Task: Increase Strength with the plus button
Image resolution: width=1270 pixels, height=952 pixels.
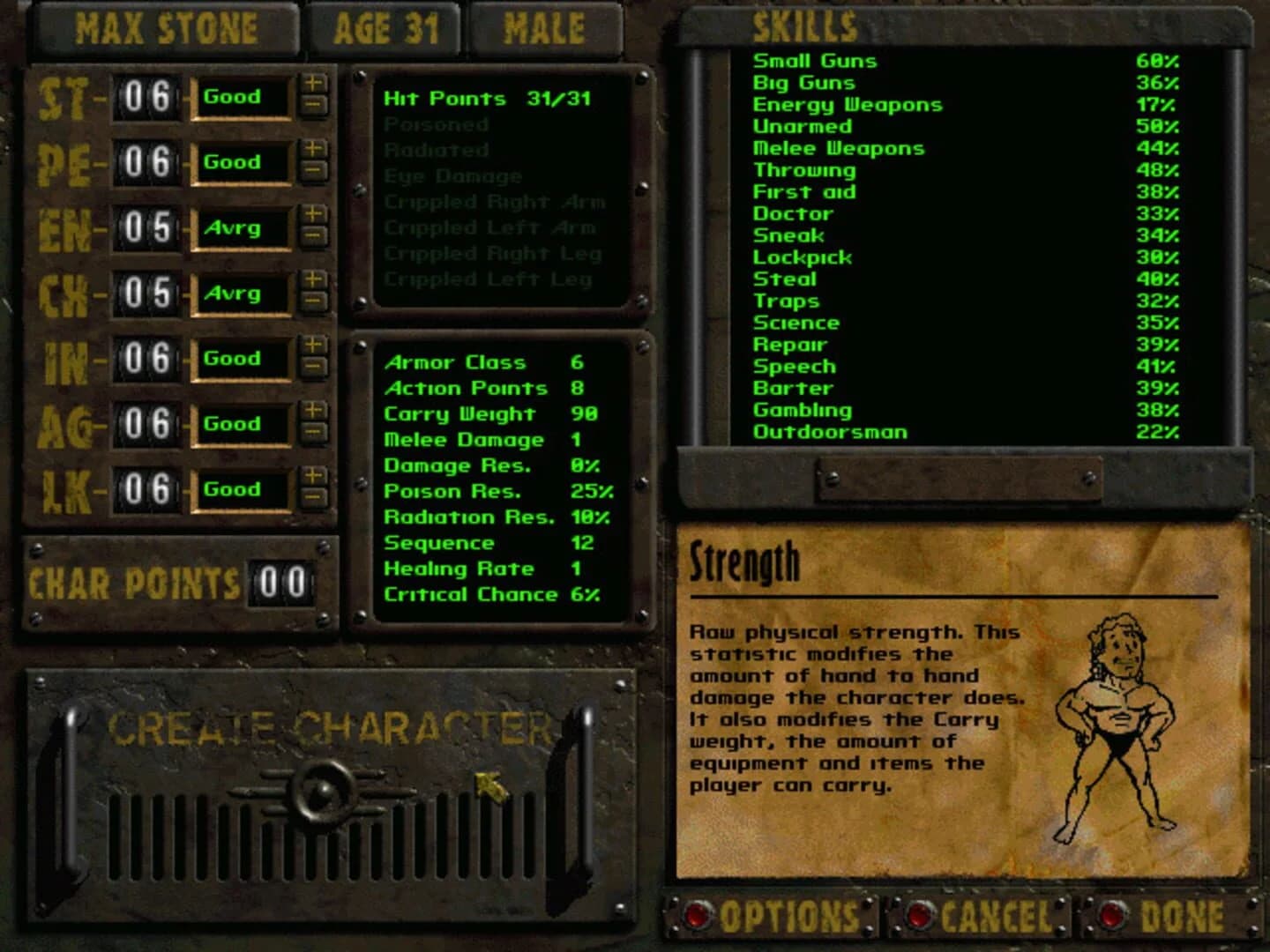Action: coord(315,86)
